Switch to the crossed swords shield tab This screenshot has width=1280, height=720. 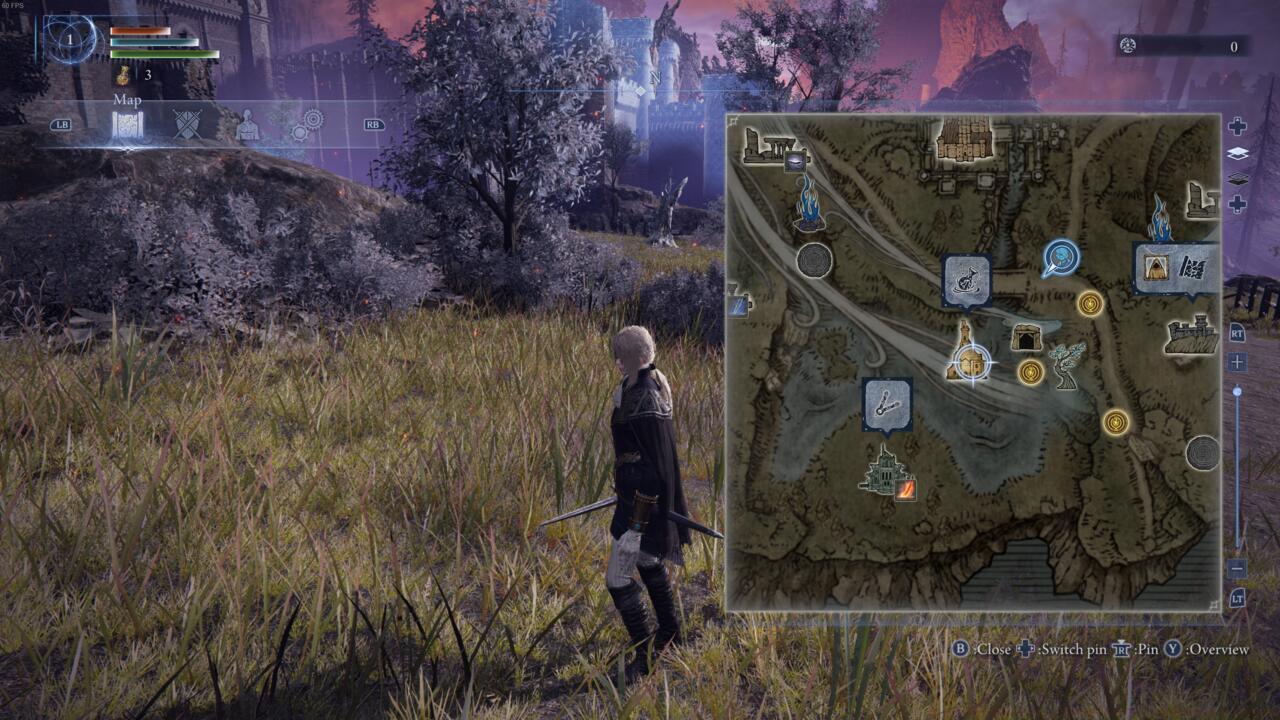point(187,125)
